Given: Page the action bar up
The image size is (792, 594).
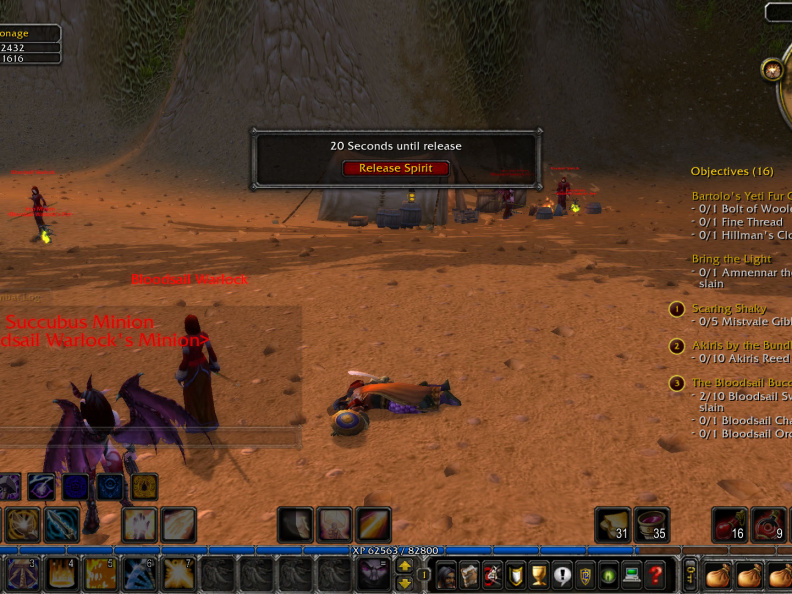Looking at the screenshot, I should (404, 566).
